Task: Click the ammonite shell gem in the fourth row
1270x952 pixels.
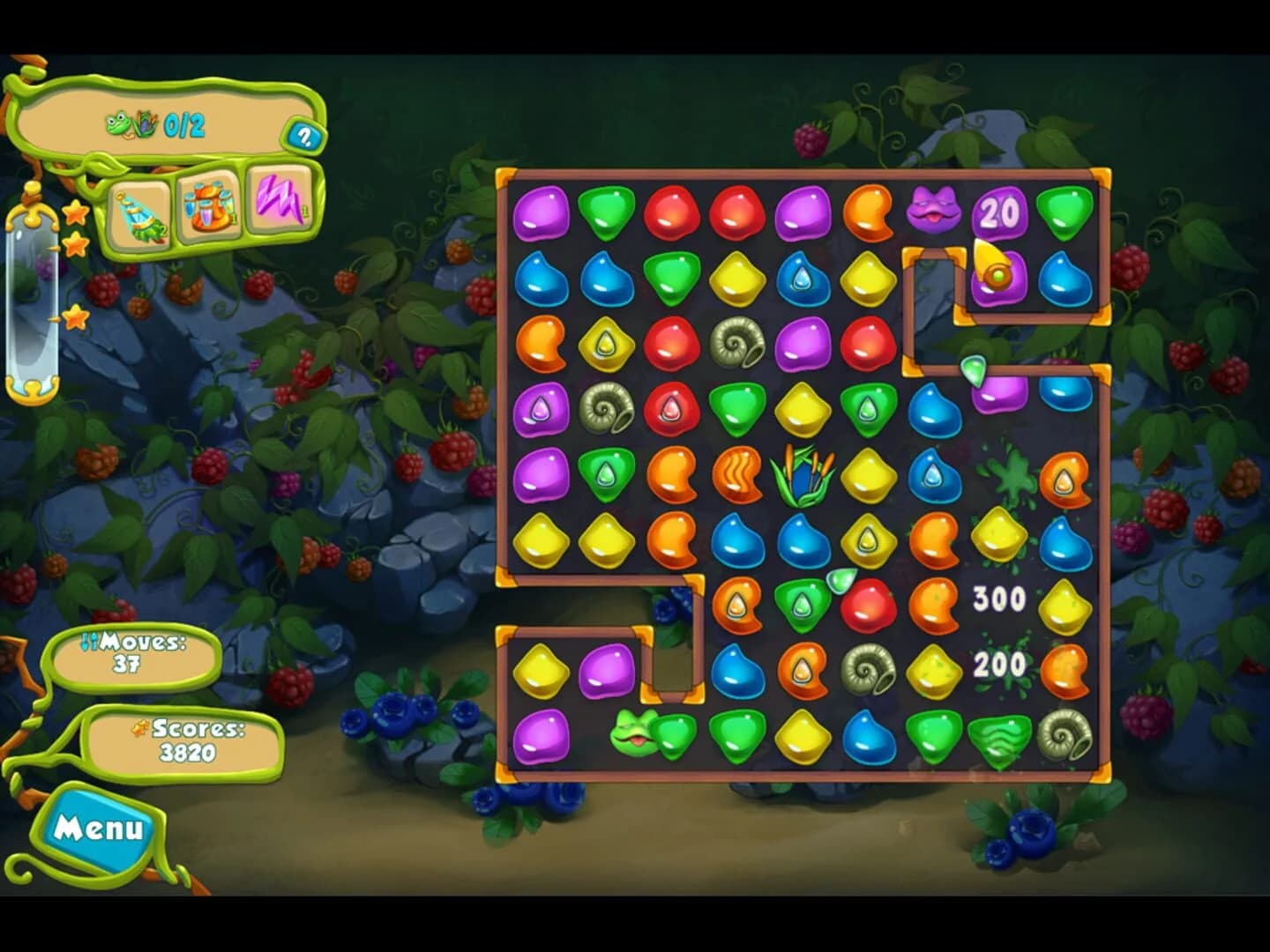Action: (607, 406)
